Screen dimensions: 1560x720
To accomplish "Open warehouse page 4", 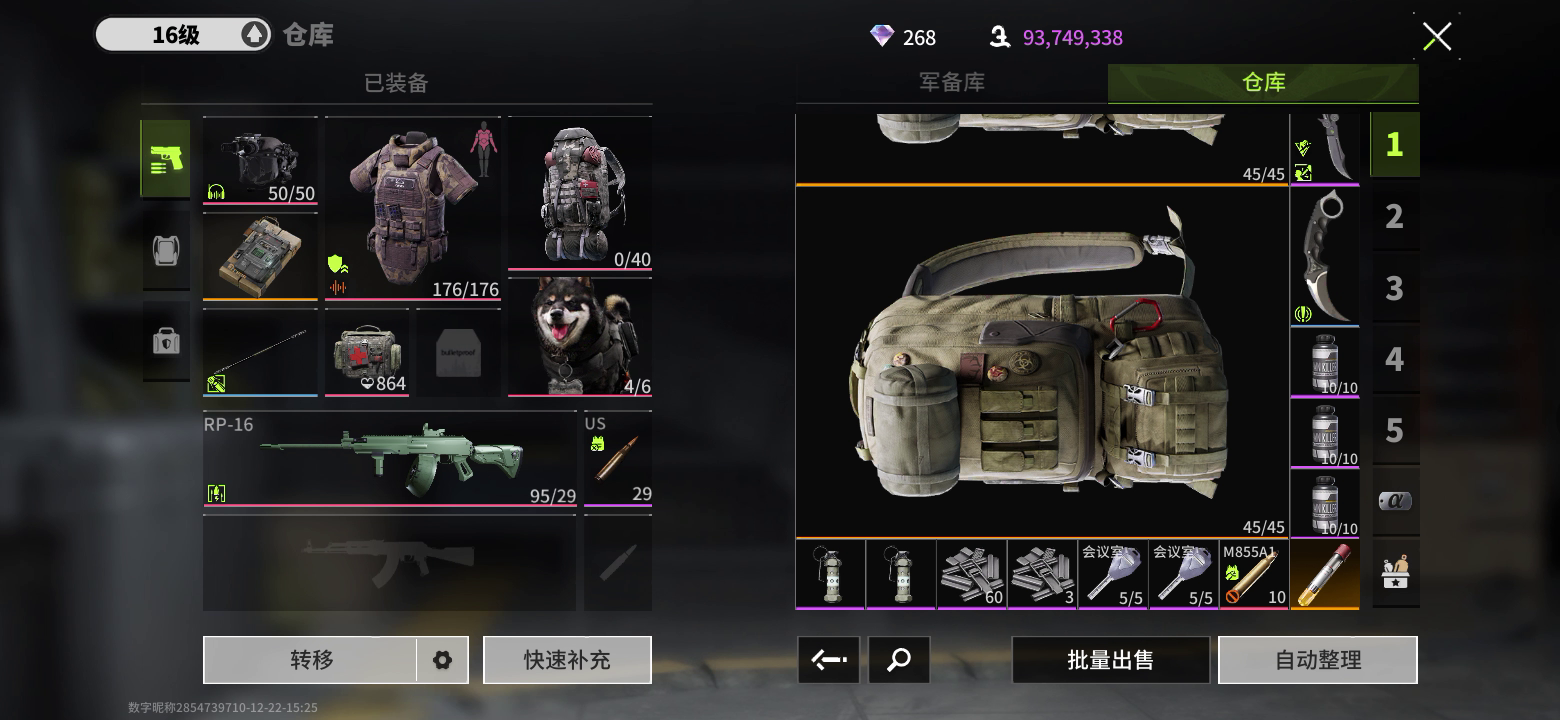I will click(1394, 359).
